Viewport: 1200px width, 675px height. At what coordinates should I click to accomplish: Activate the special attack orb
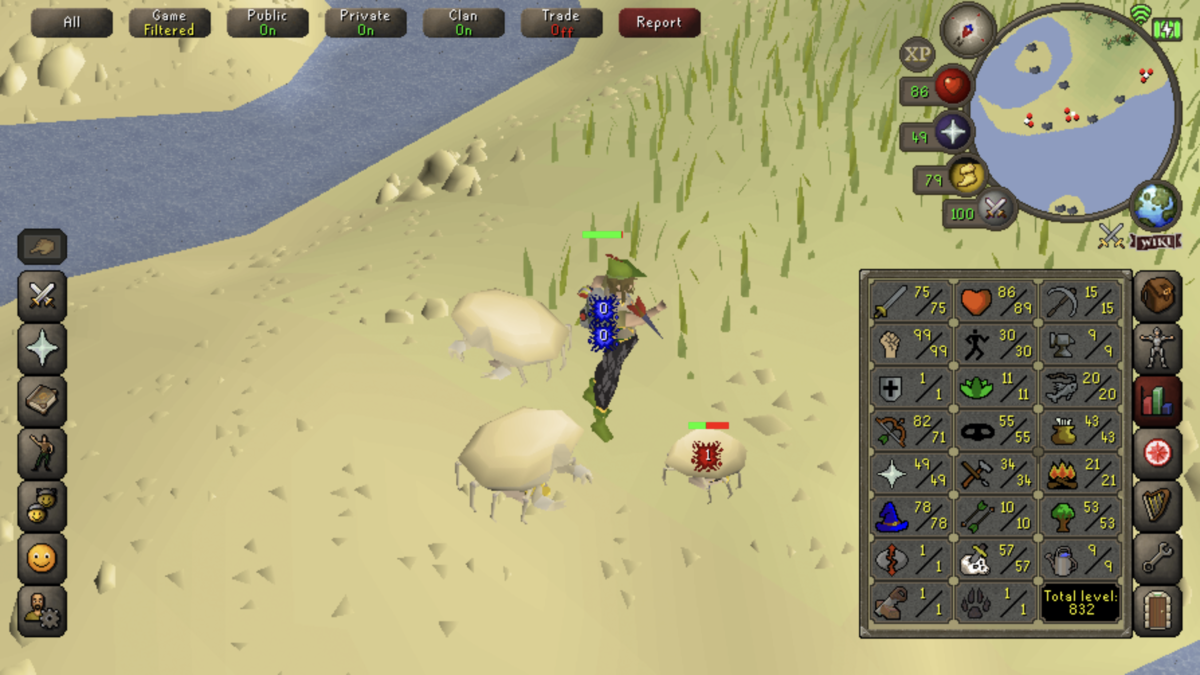point(993,210)
